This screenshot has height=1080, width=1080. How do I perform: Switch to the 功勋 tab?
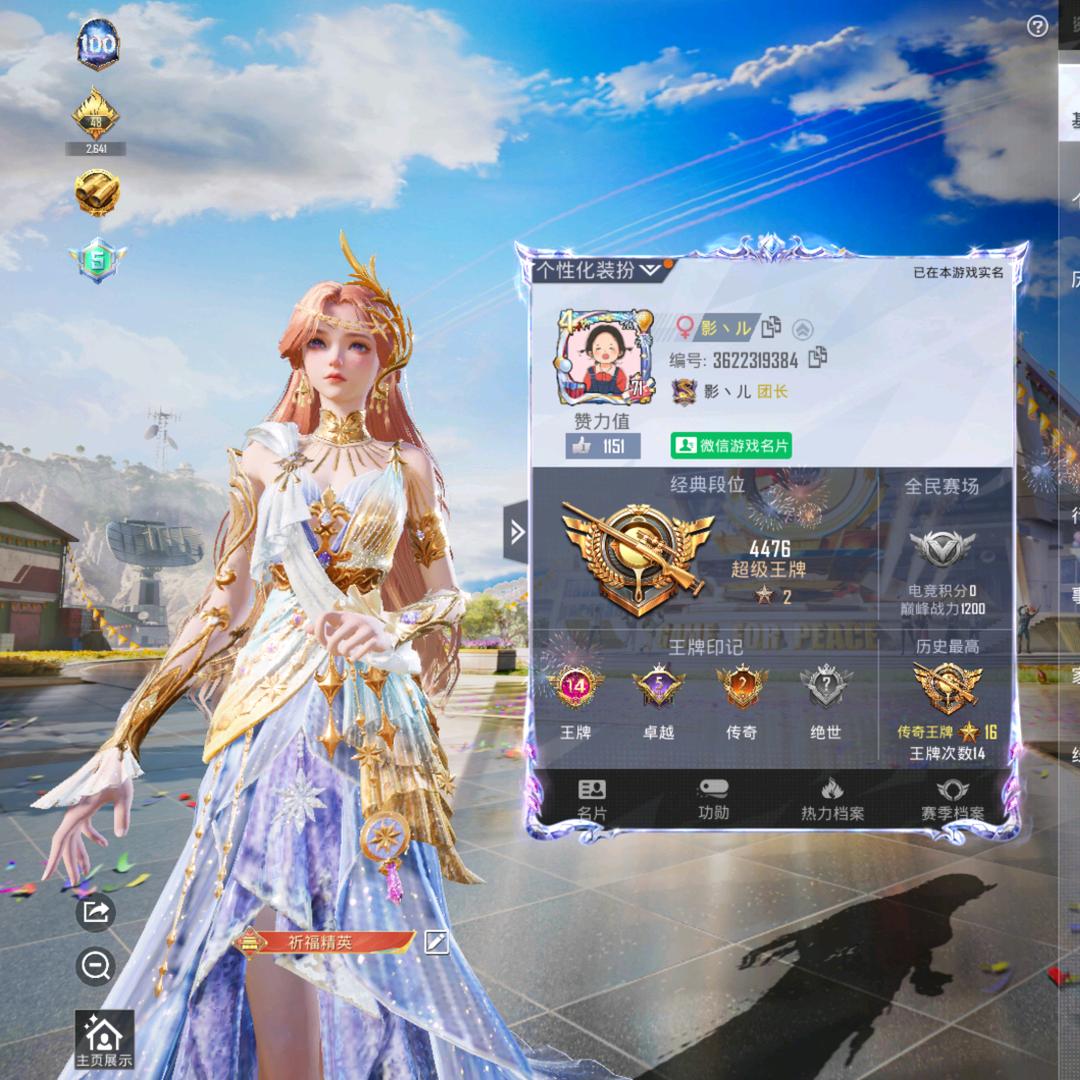pyautogui.click(x=713, y=800)
